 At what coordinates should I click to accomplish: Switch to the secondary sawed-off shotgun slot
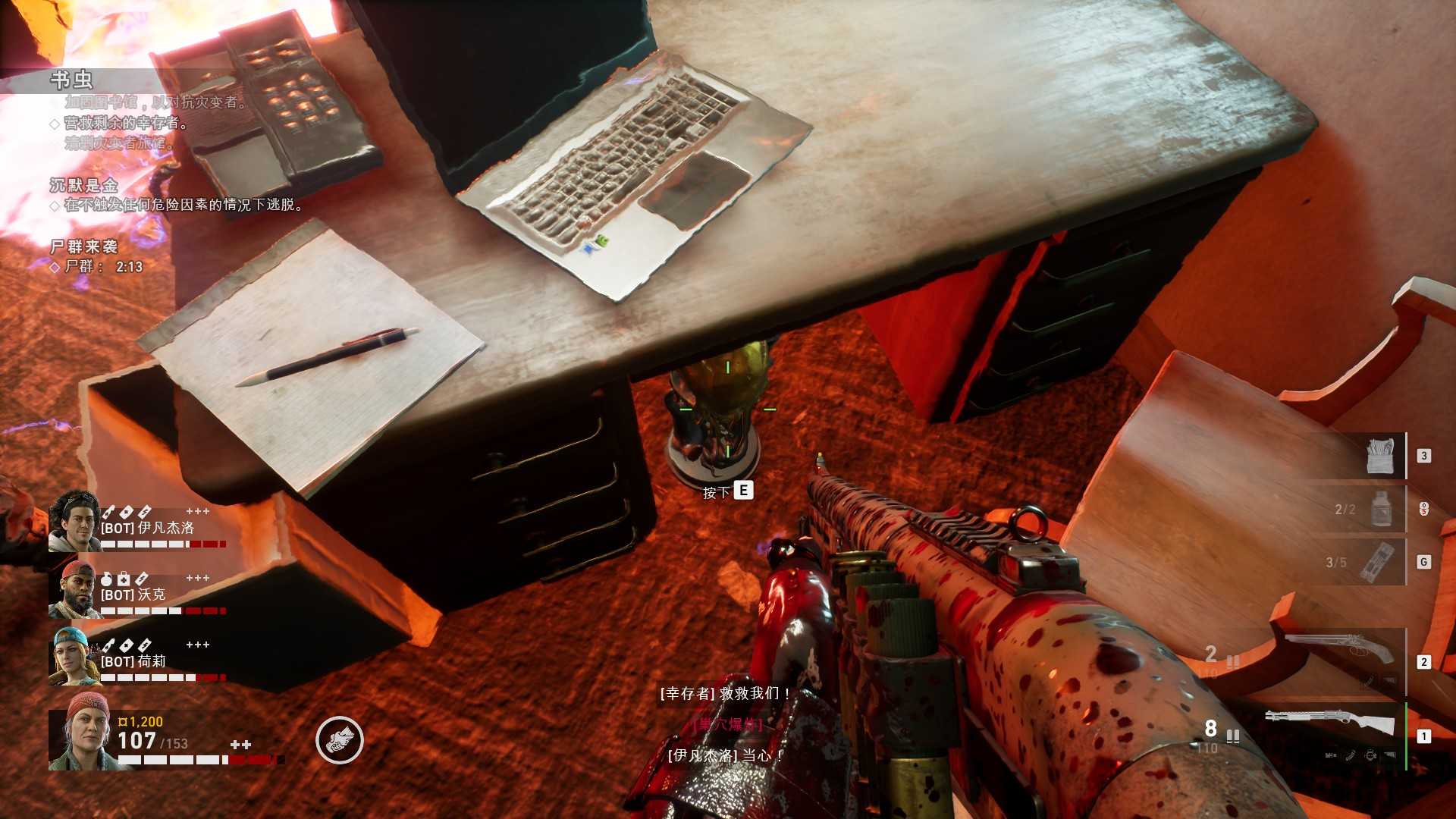tap(1339, 651)
